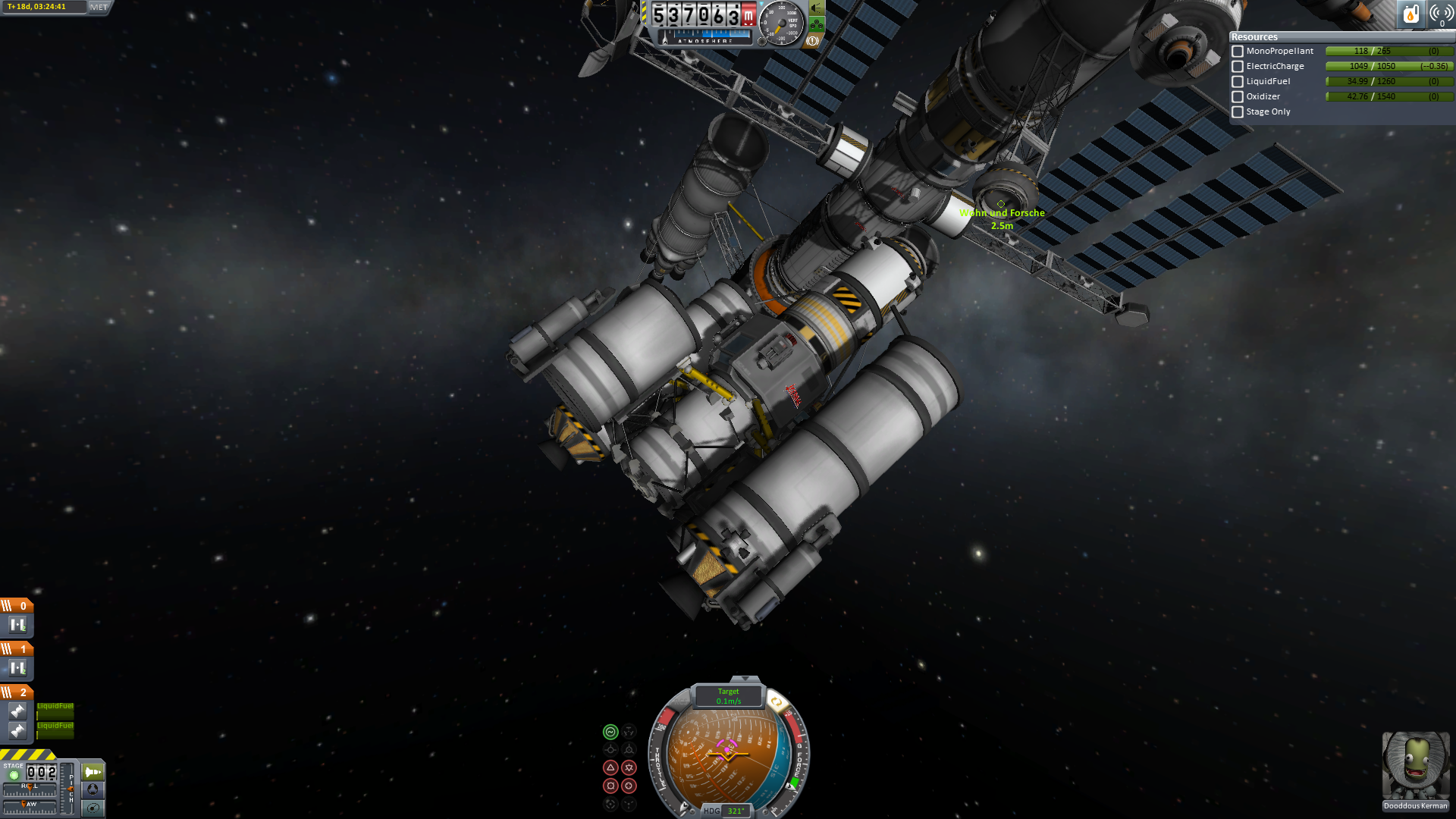Select the green stability assist SAS mode
Image resolution: width=1456 pixels, height=819 pixels.
point(610,732)
